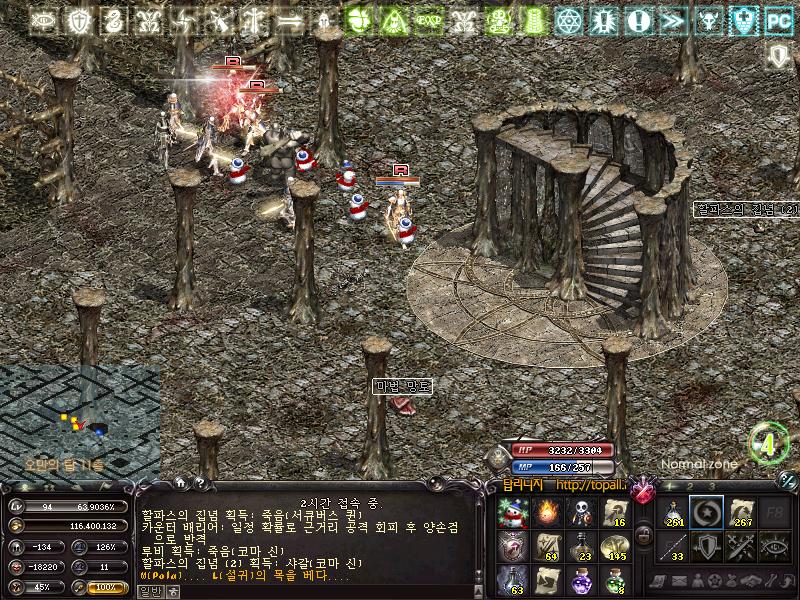
Task: Select the skeleton with shield slot
Action: coord(580,513)
